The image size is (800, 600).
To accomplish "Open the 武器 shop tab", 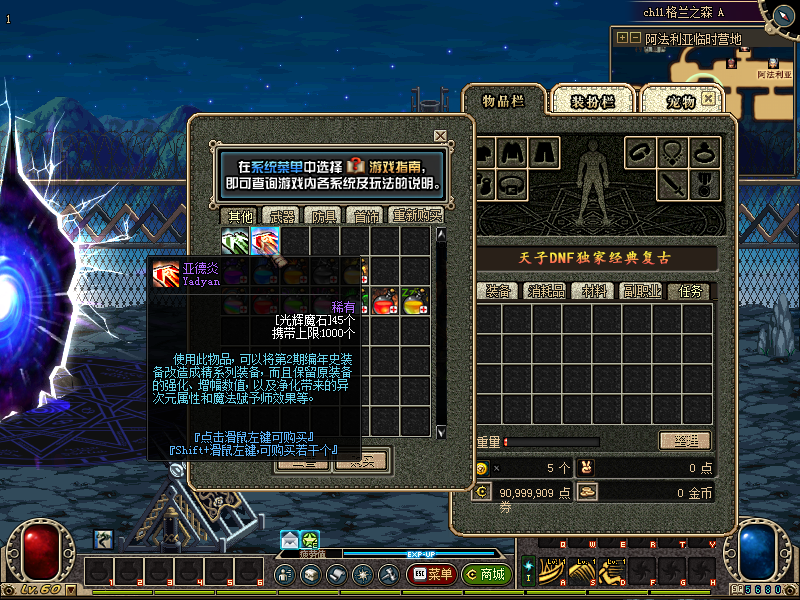I will [283, 216].
